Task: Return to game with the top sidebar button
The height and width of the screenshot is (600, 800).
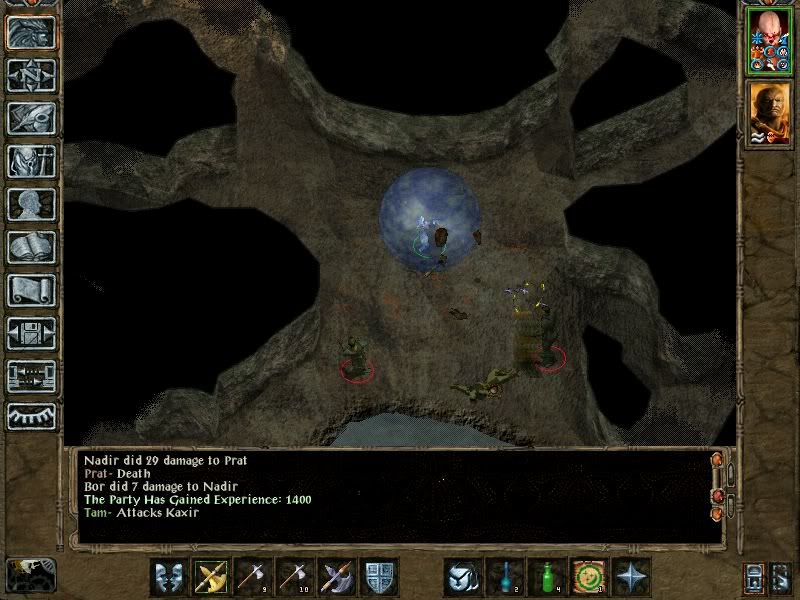Action: pos(30,32)
